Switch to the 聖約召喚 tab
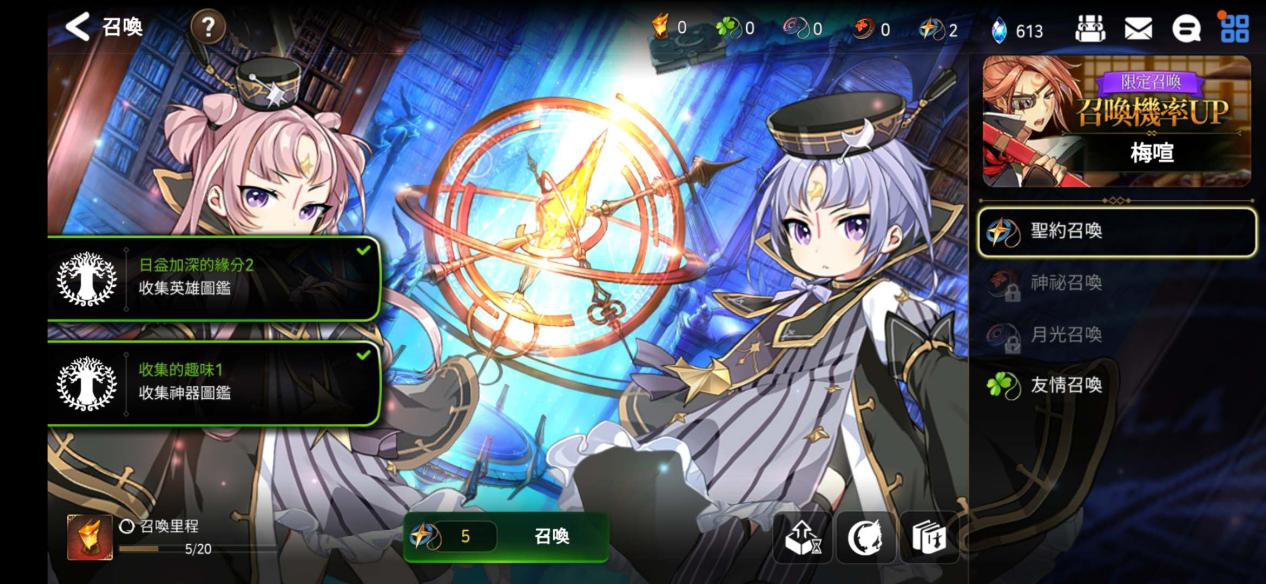This screenshot has width=1266, height=584. click(x=1116, y=232)
